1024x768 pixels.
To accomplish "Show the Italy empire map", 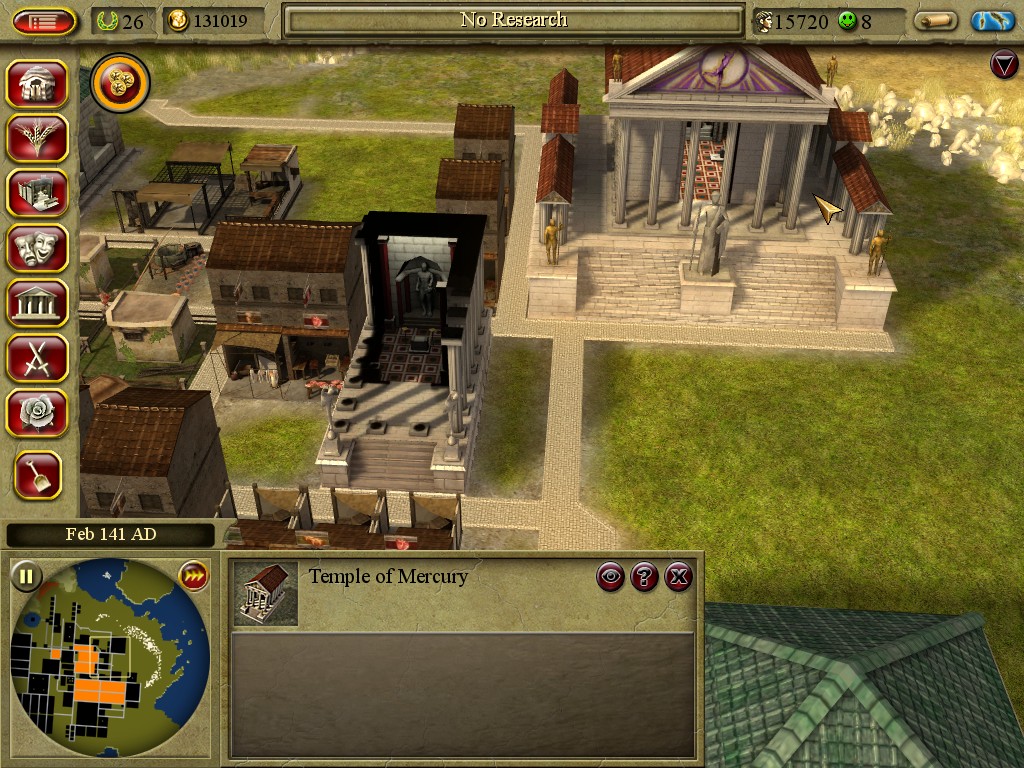I will 993,21.
